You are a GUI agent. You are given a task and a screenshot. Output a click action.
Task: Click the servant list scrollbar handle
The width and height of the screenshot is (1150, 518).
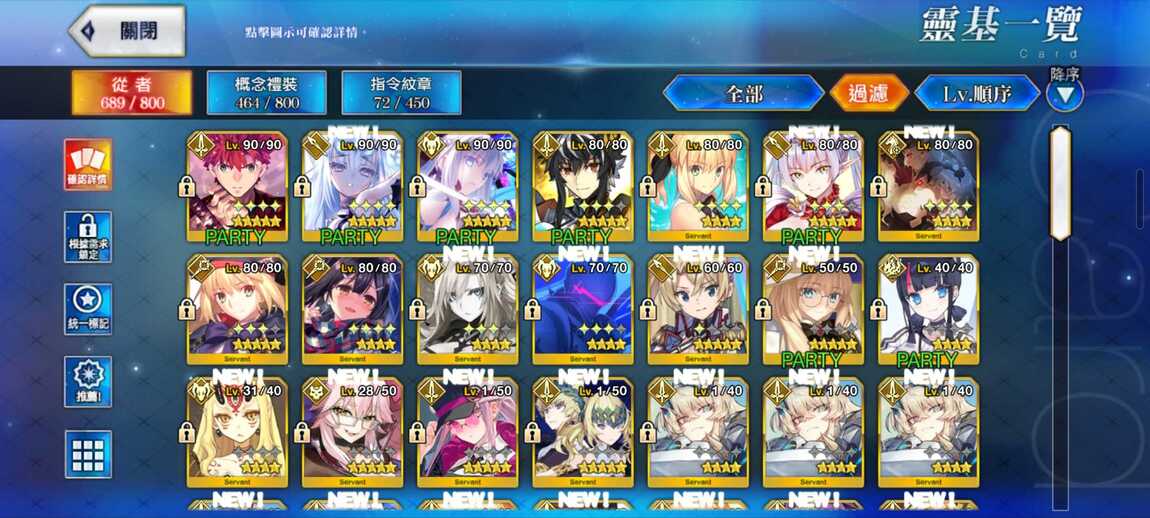pos(1060,183)
